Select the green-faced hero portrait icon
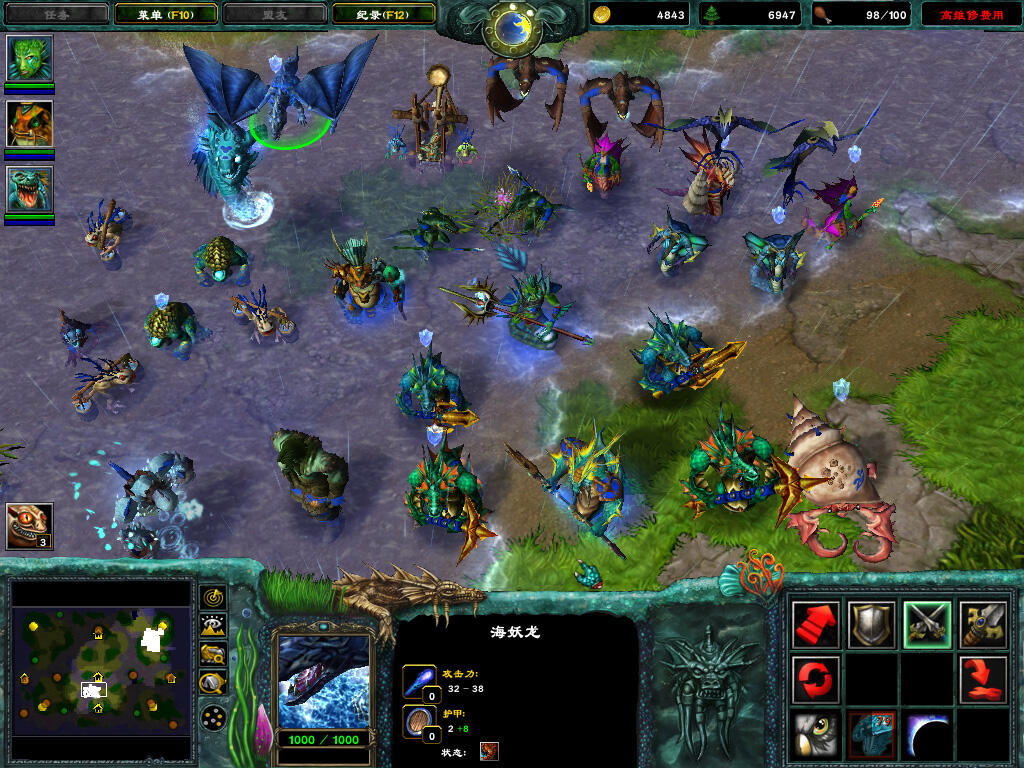The width and height of the screenshot is (1024, 768). tap(29, 58)
